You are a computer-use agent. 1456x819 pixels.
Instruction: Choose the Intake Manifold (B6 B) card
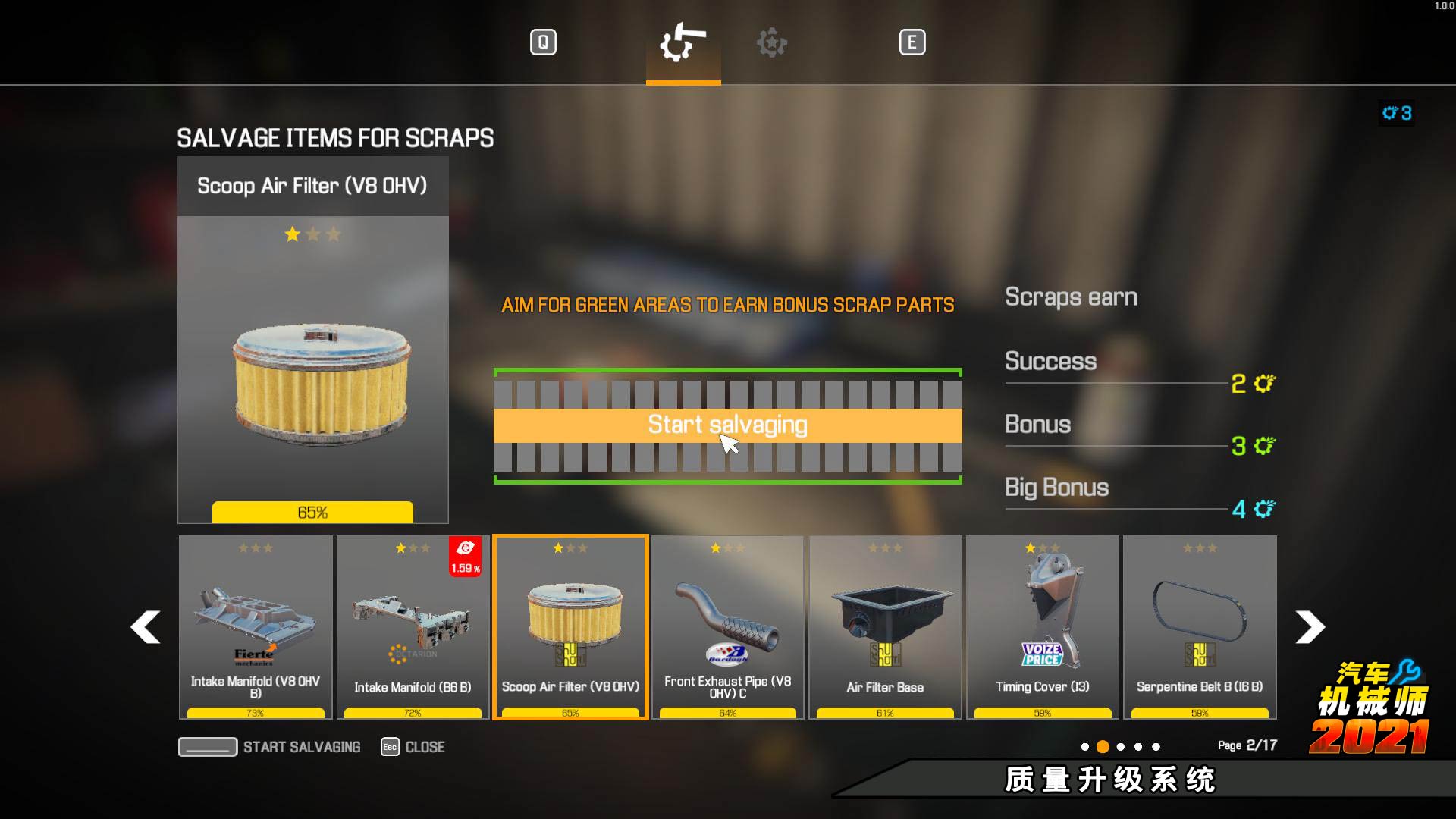[413, 626]
